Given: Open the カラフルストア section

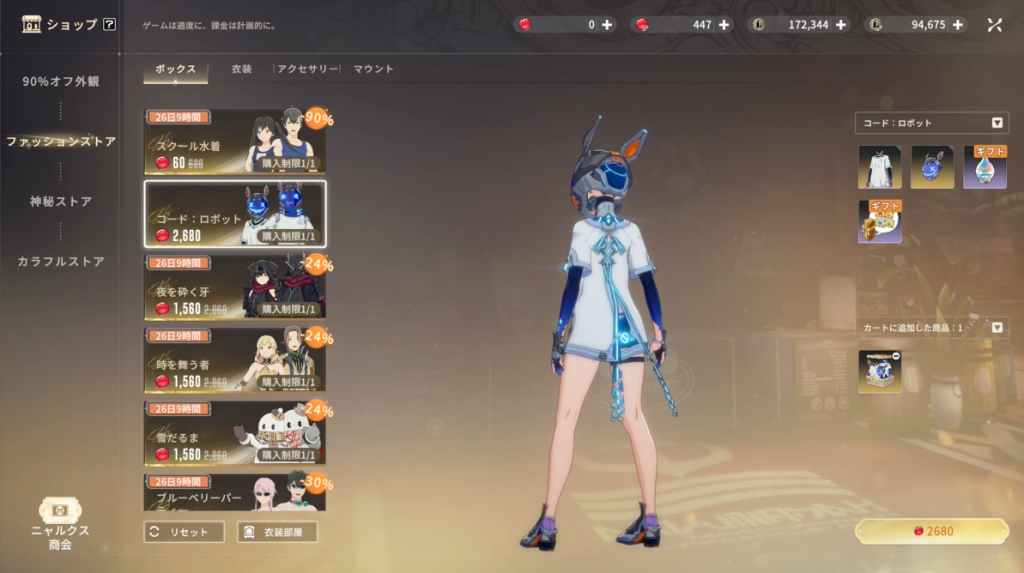Looking at the screenshot, I should coord(61,262).
